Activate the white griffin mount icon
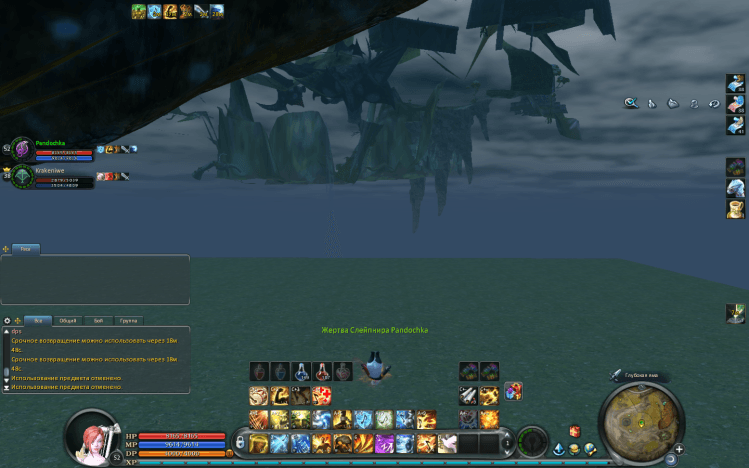749x468 pixels. tap(736, 186)
